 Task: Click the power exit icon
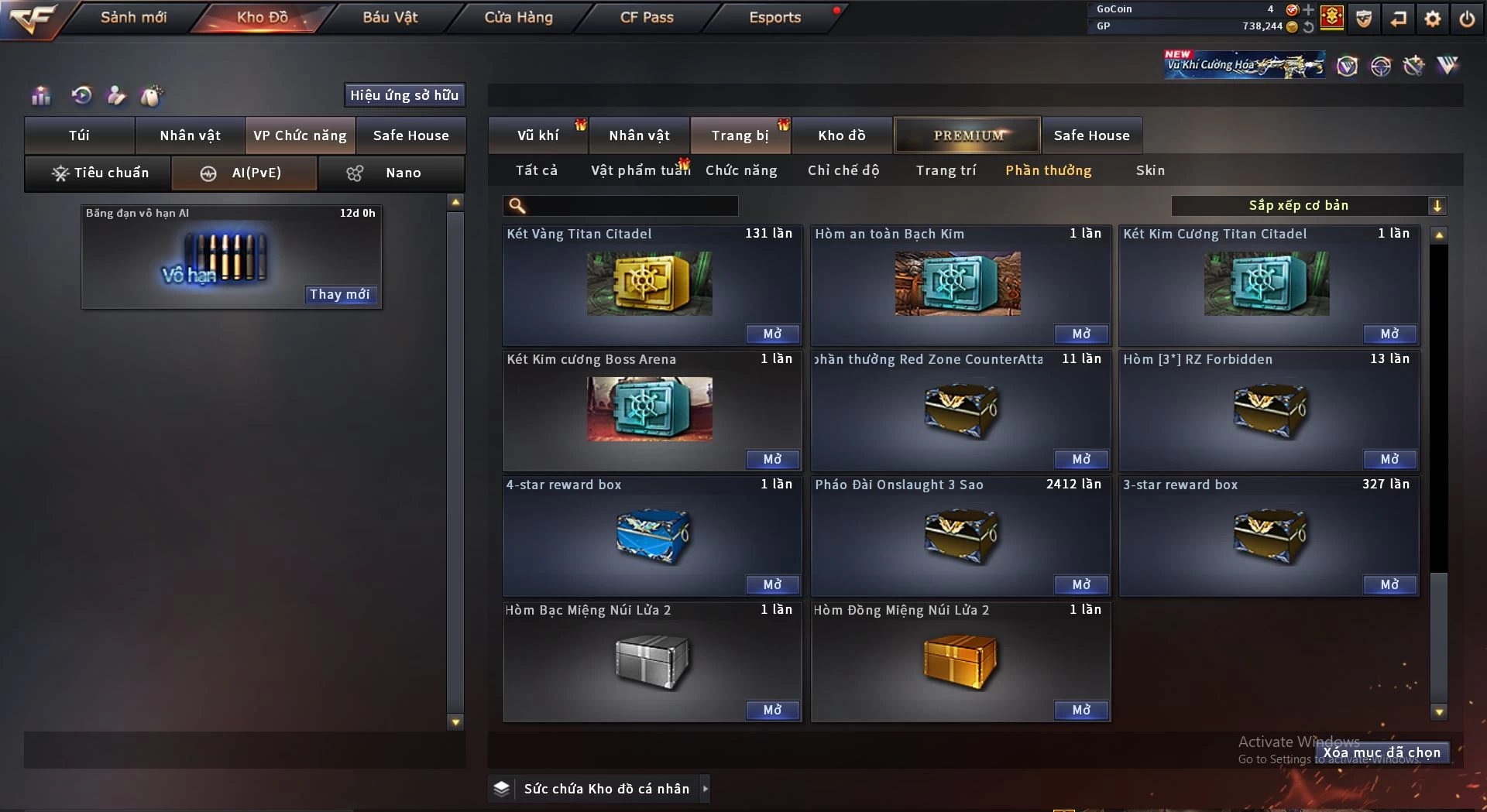point(1467,19)
